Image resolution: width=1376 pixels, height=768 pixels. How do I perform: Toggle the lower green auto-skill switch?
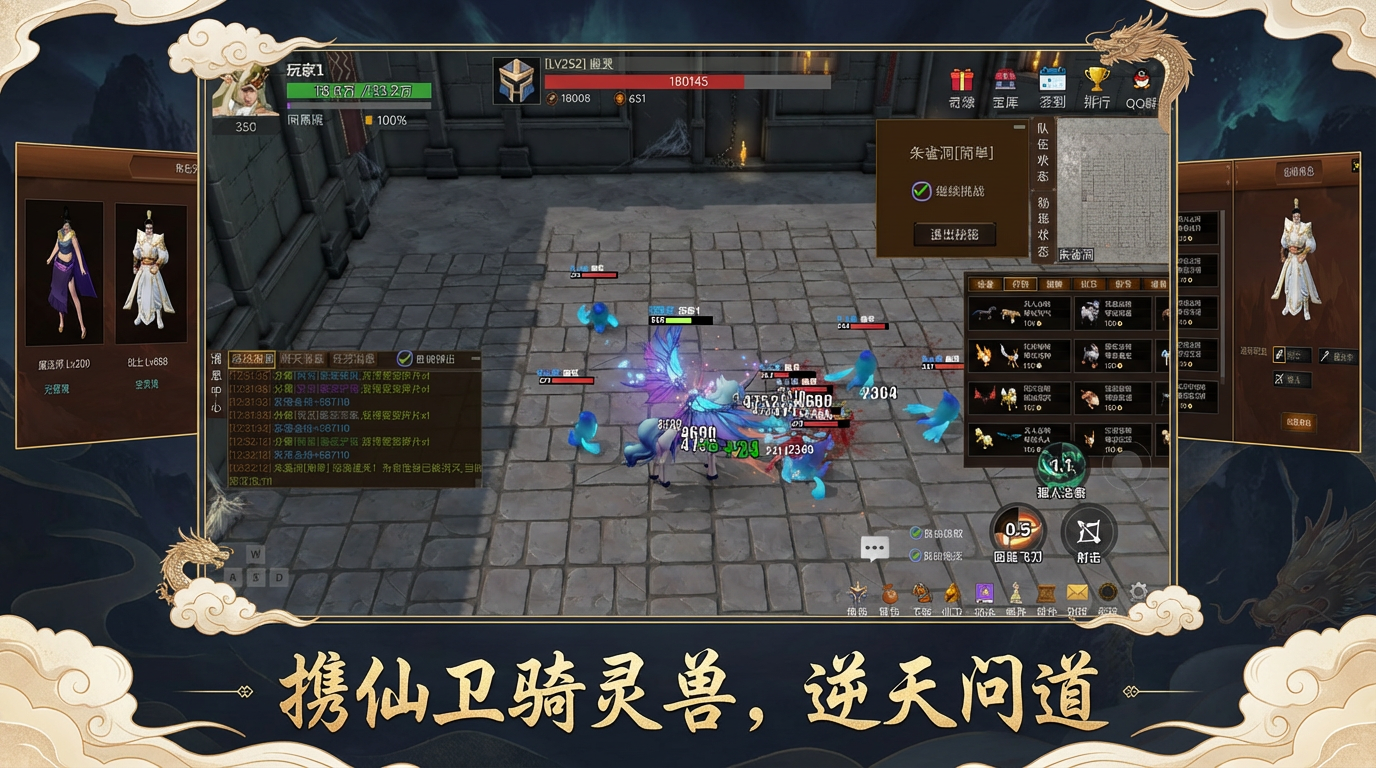click(x=915, y=554)
